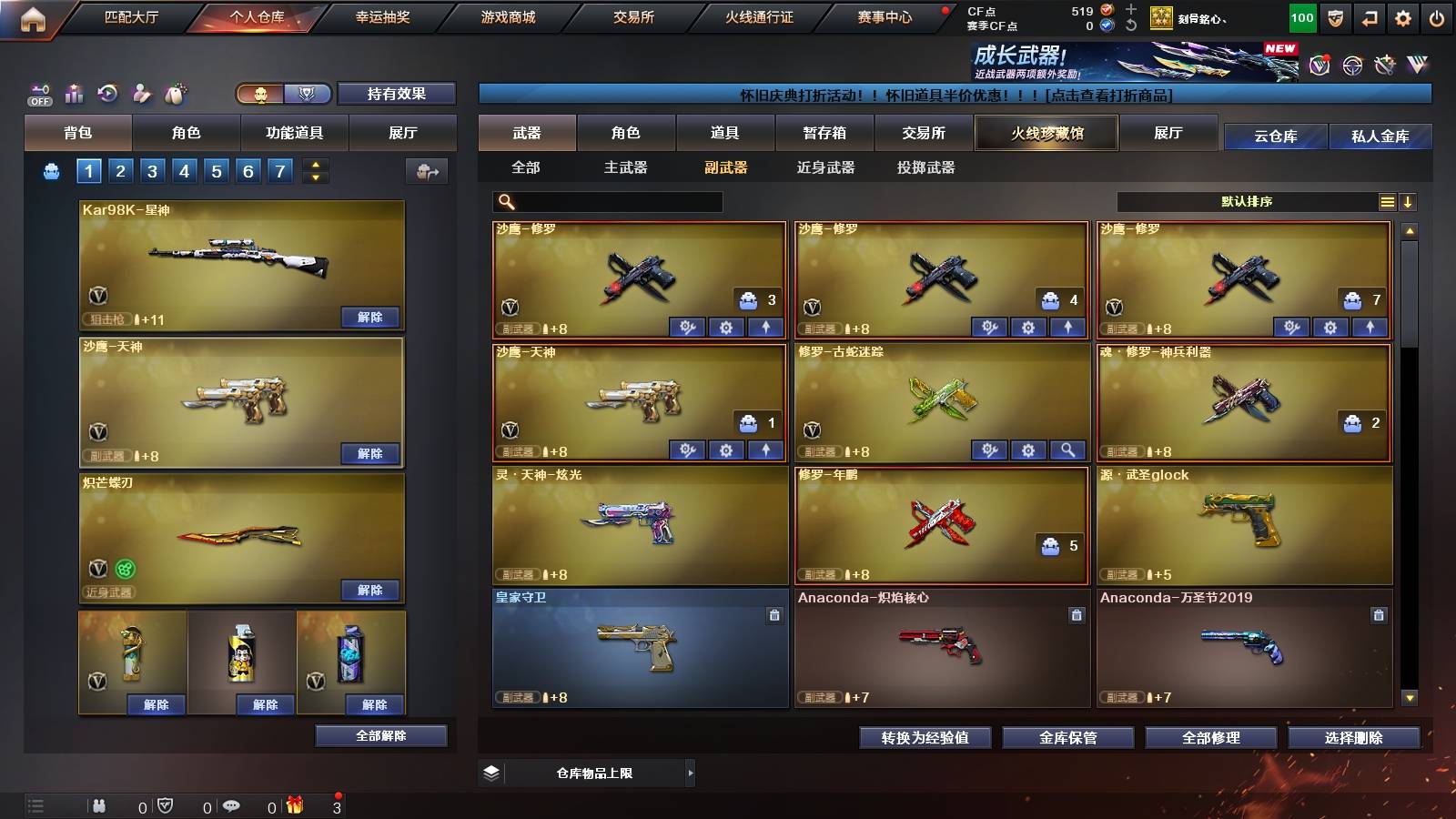This screenshot has height=819, width=1456.
Task: Click the statistics bar-chart icon top left
Action: tap(74, 93)
